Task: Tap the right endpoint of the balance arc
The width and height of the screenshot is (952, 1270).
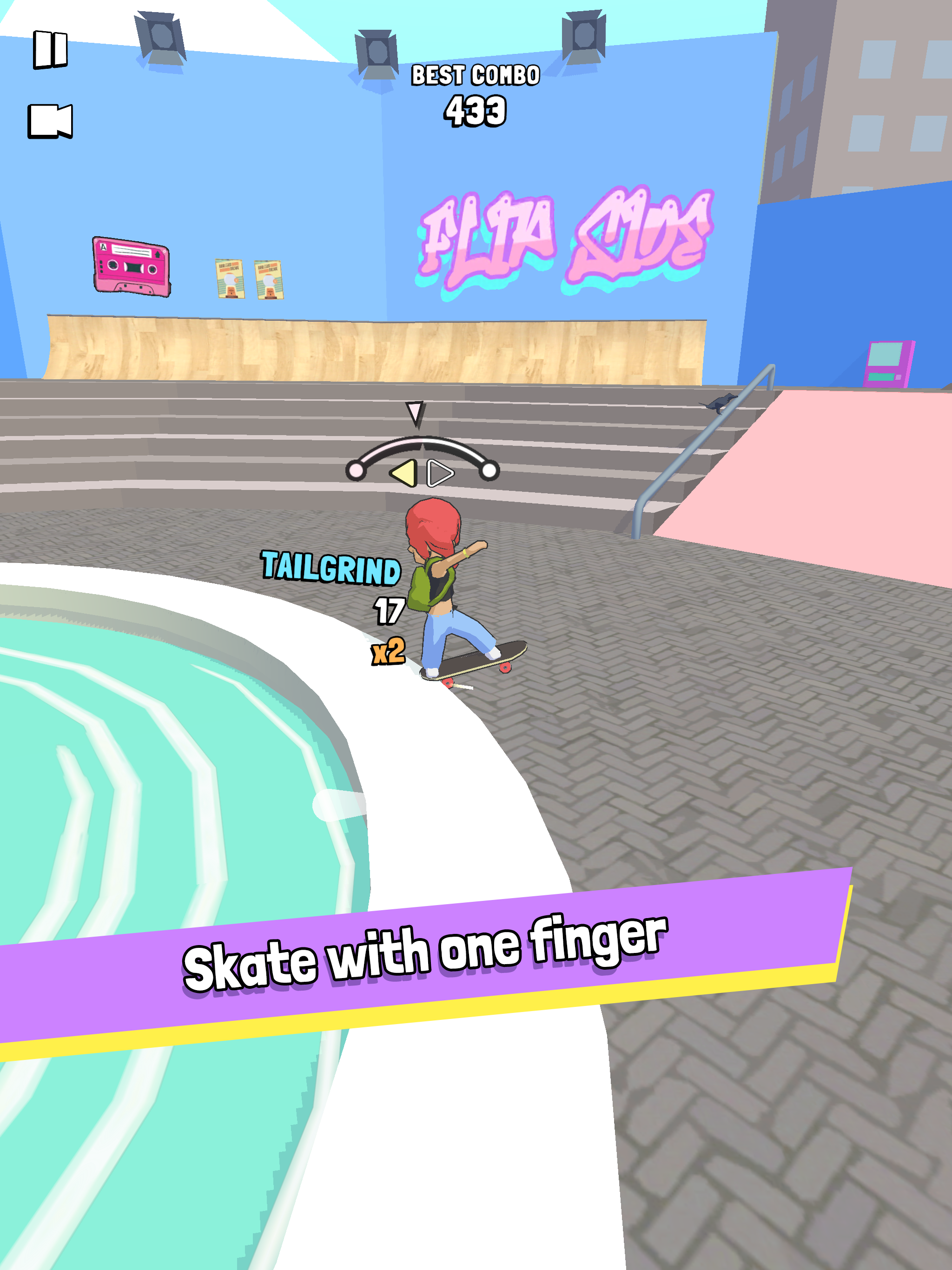Action: click(x=489, y=471)
